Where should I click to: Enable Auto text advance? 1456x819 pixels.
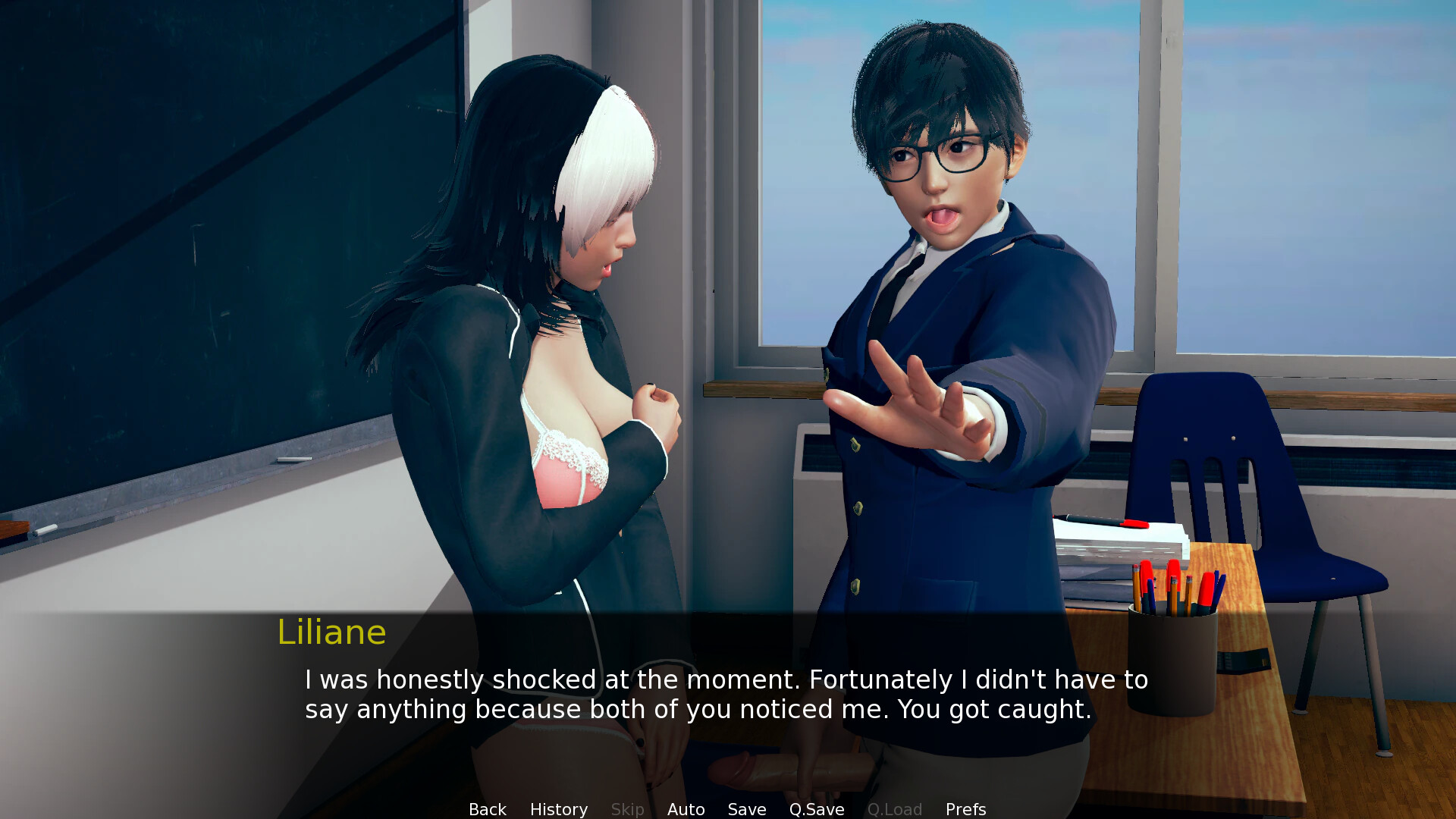click(686, 809)
